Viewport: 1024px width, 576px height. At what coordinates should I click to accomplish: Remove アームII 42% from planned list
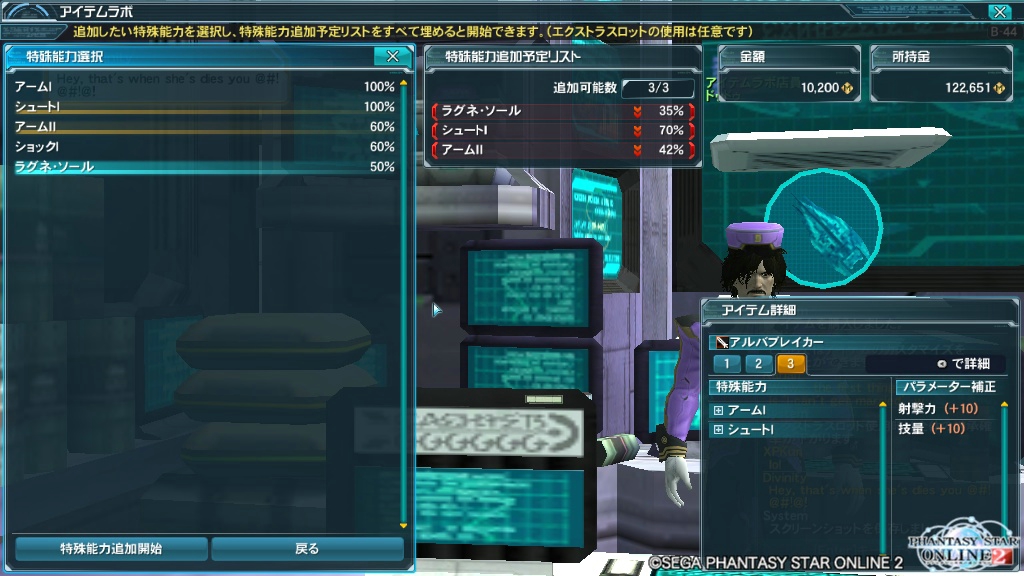[560, 151]
